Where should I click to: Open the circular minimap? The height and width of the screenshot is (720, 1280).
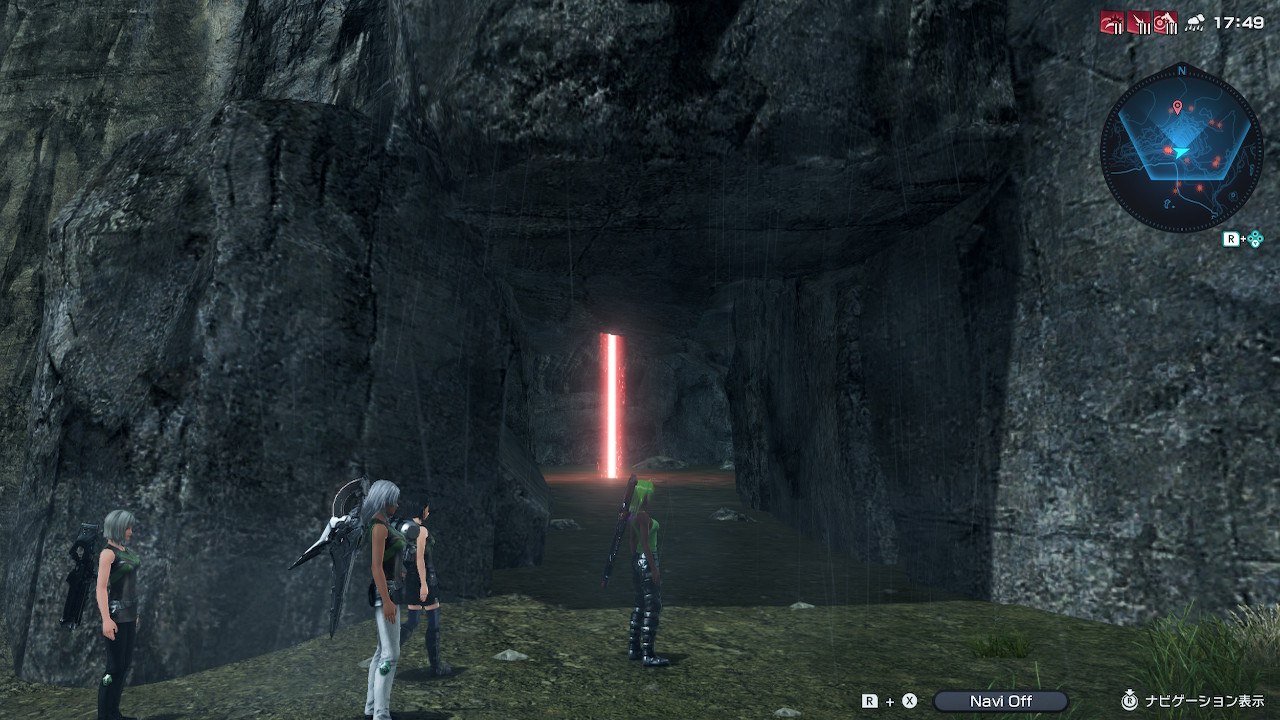coord(1181,151)
